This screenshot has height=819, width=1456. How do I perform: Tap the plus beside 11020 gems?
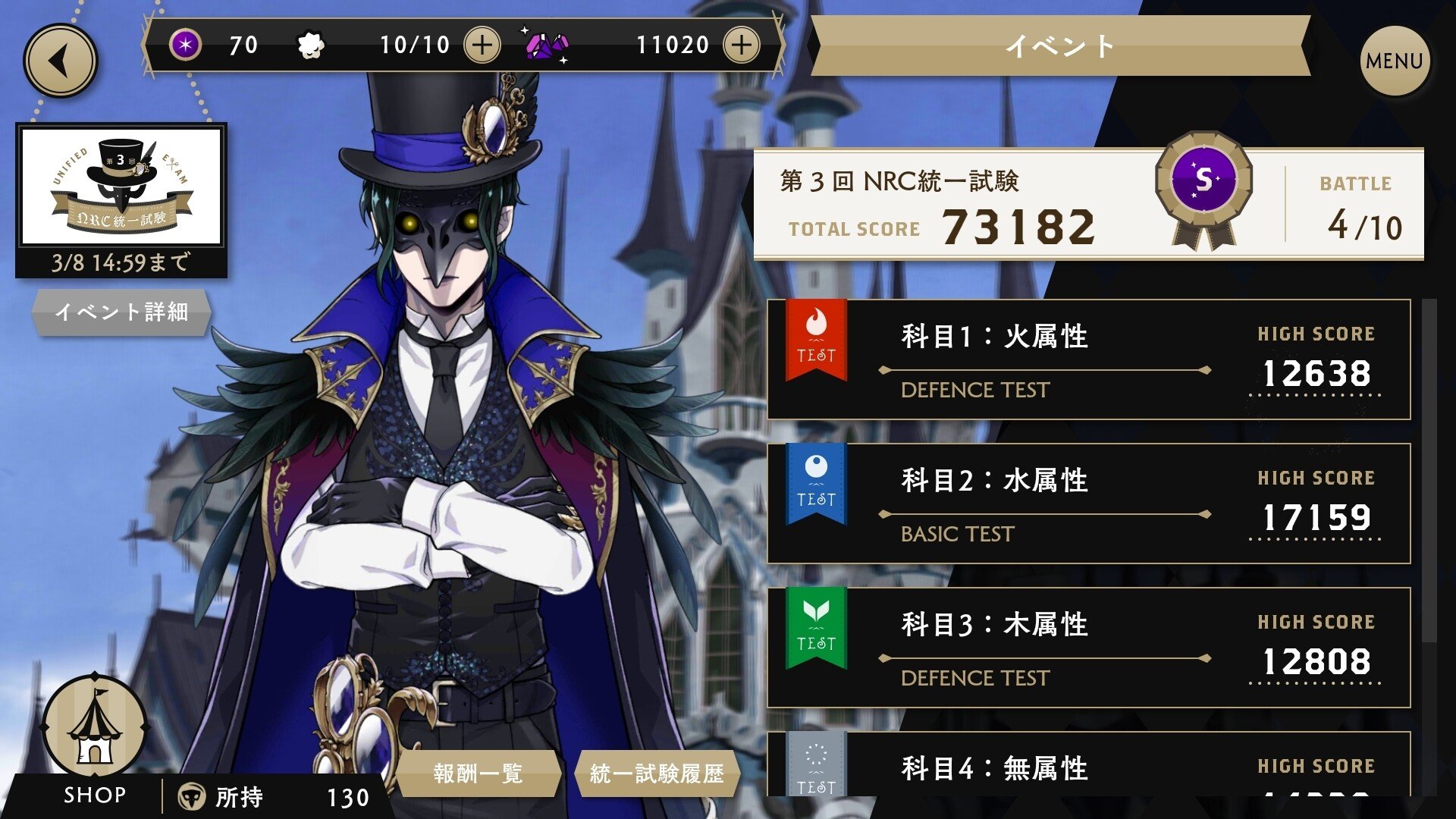[742, 45]
